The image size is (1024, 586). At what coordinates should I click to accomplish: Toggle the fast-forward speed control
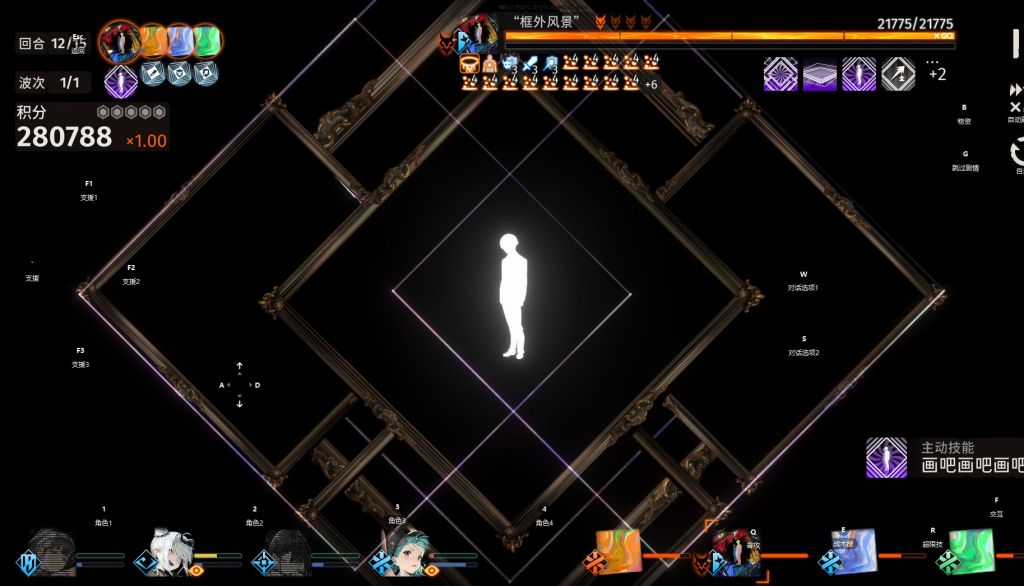(x=1015, y=92)
